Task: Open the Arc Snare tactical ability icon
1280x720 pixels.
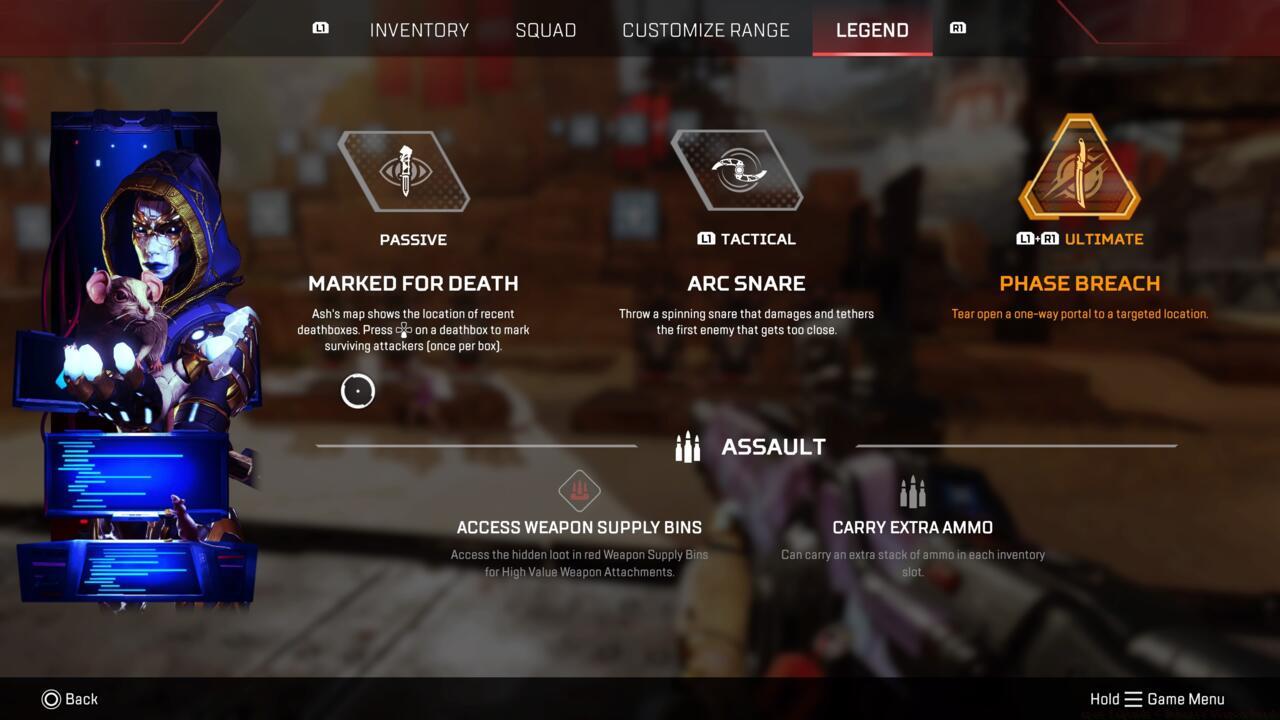Action: point(740,171)
